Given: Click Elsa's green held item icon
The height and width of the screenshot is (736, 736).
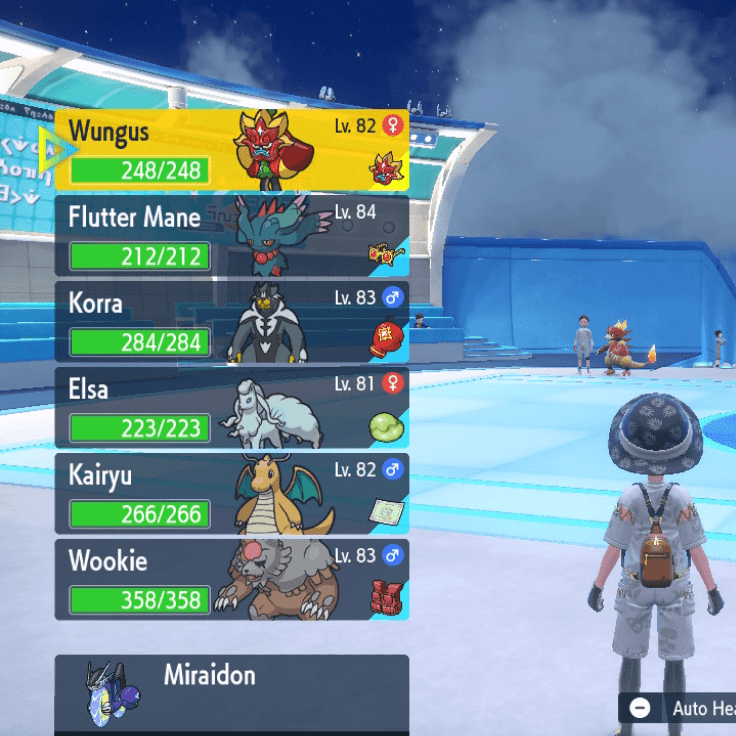Looking at the screenshot, I should click(386, 425).
